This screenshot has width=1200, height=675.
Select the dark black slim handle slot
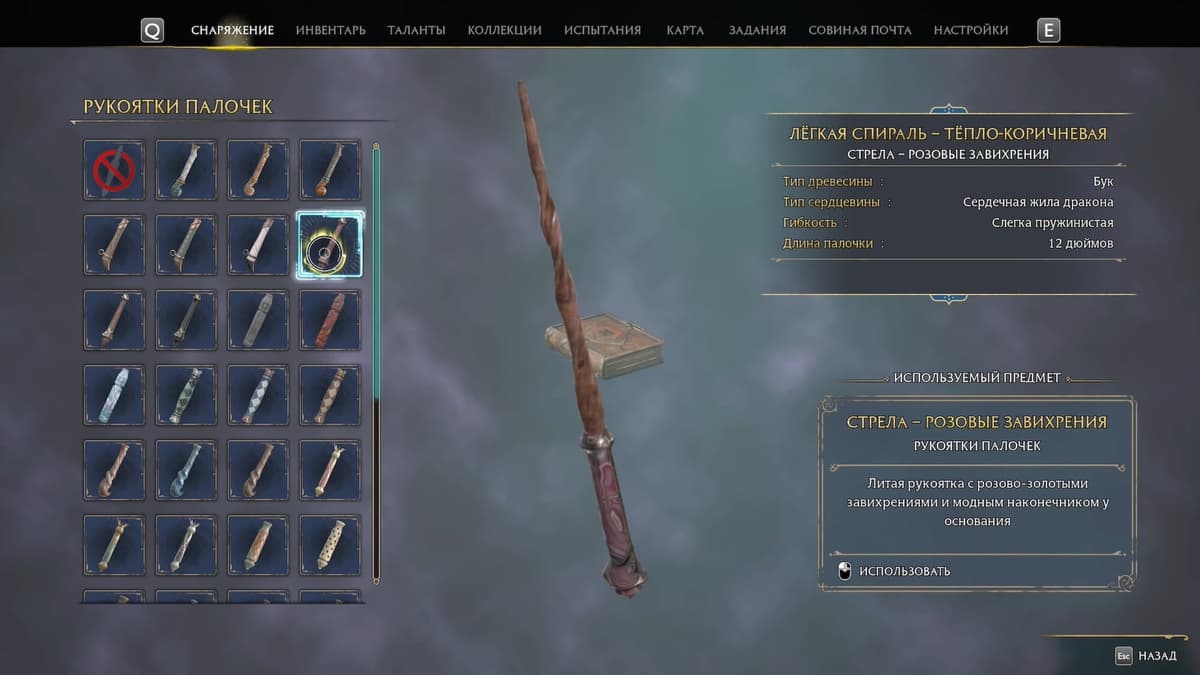click(x=186, y=320)
